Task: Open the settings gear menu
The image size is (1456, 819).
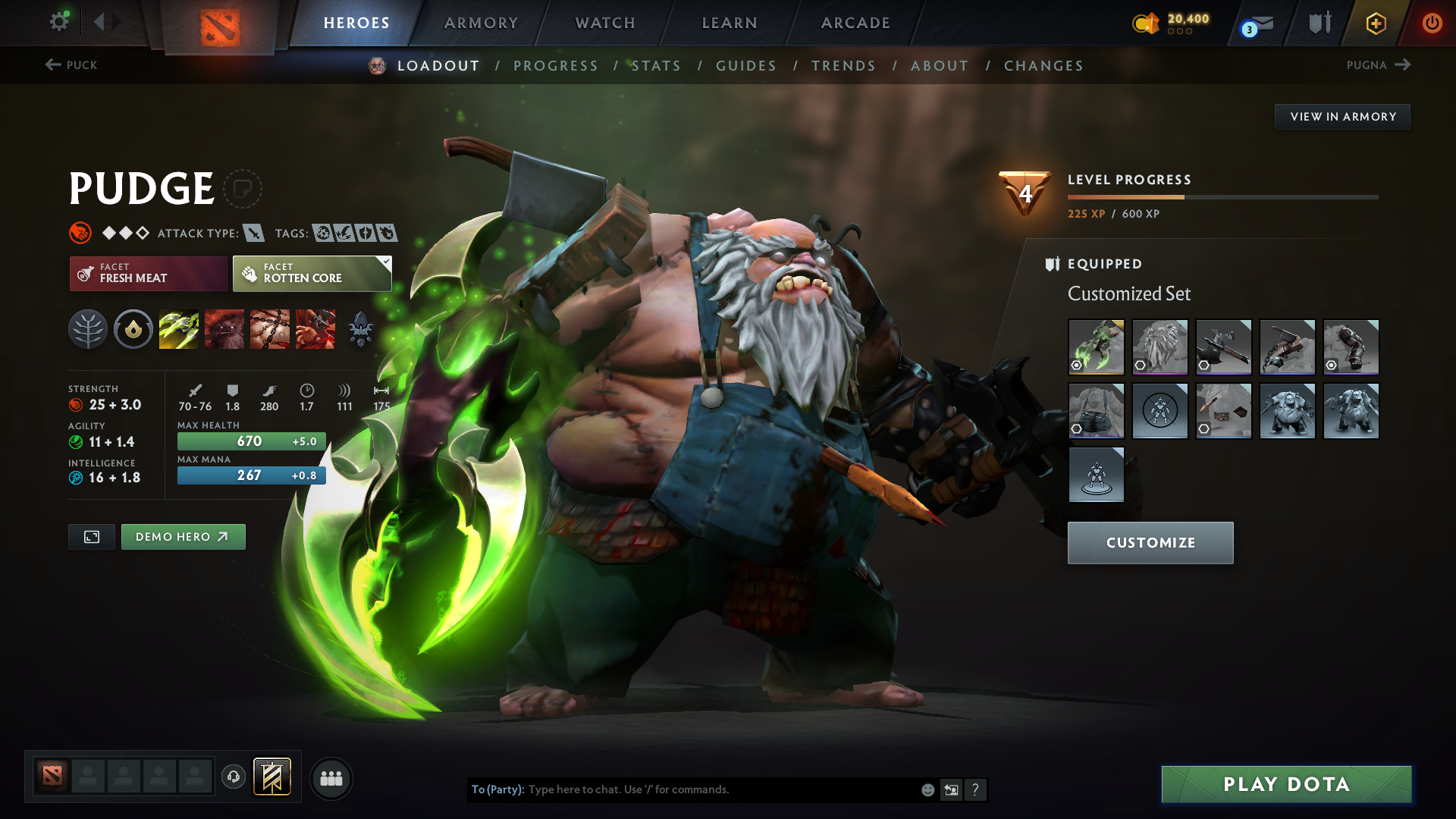Action: click(x=59, y=21)
